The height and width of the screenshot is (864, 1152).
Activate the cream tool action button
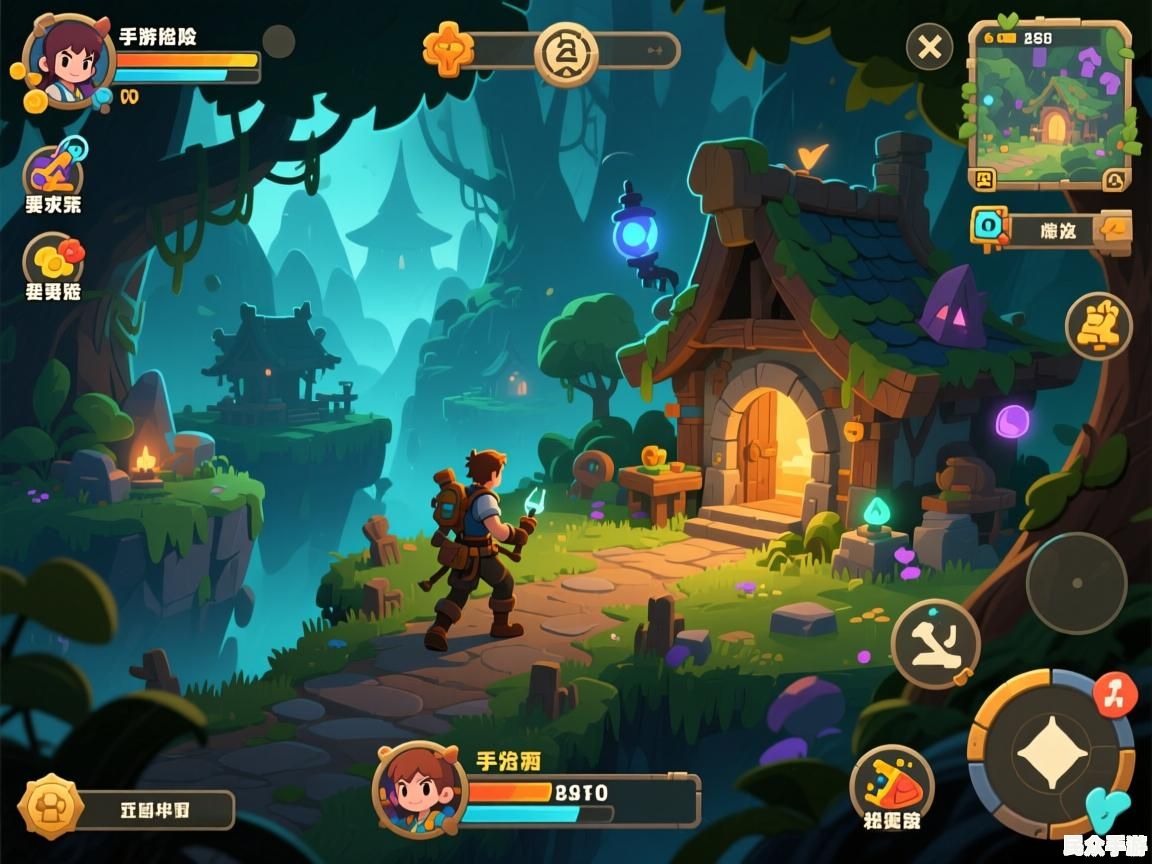935,643
